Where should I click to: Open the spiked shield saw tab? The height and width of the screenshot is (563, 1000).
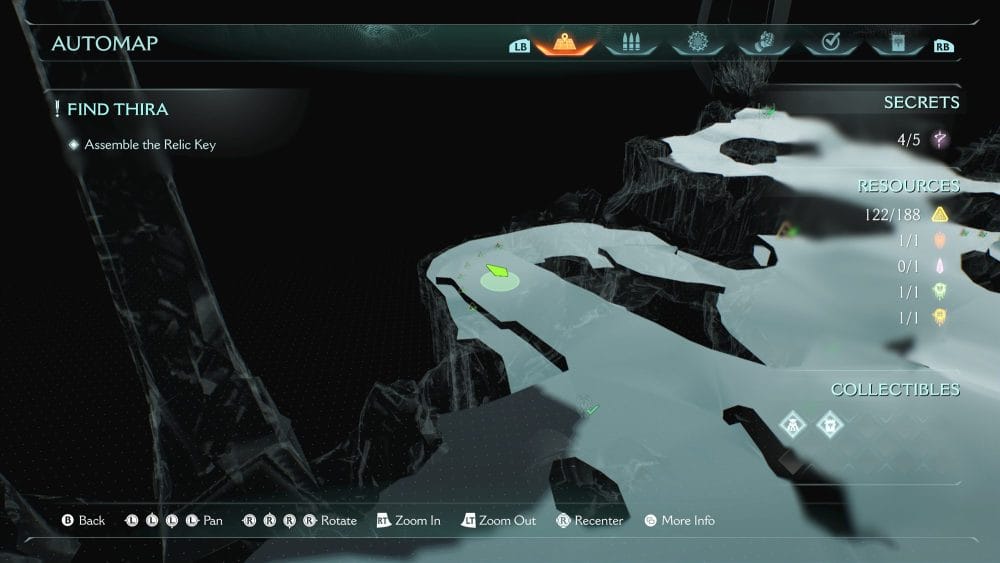[697, 43]
